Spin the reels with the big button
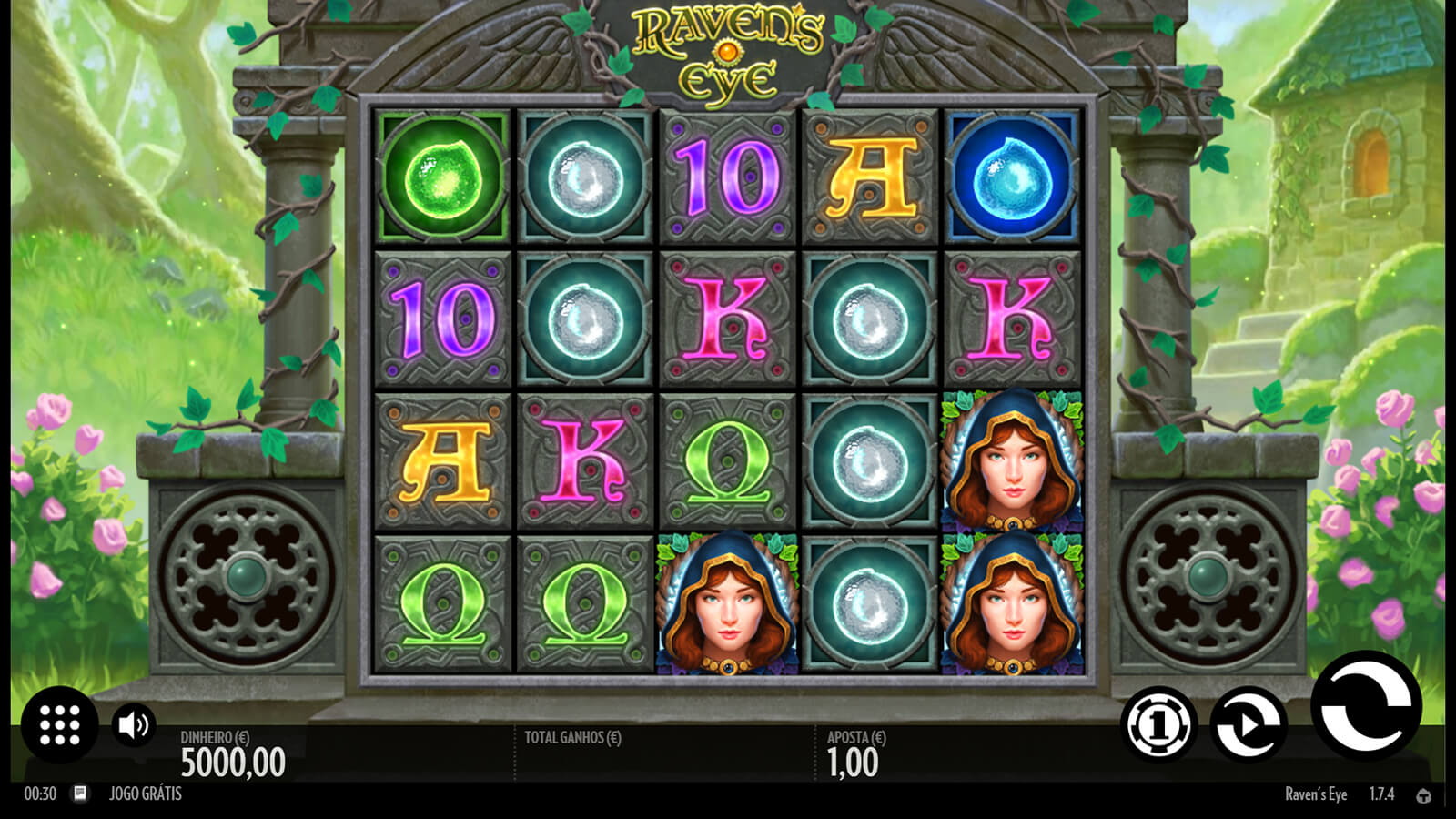 pyautogui.click(x=1365, y=707)
